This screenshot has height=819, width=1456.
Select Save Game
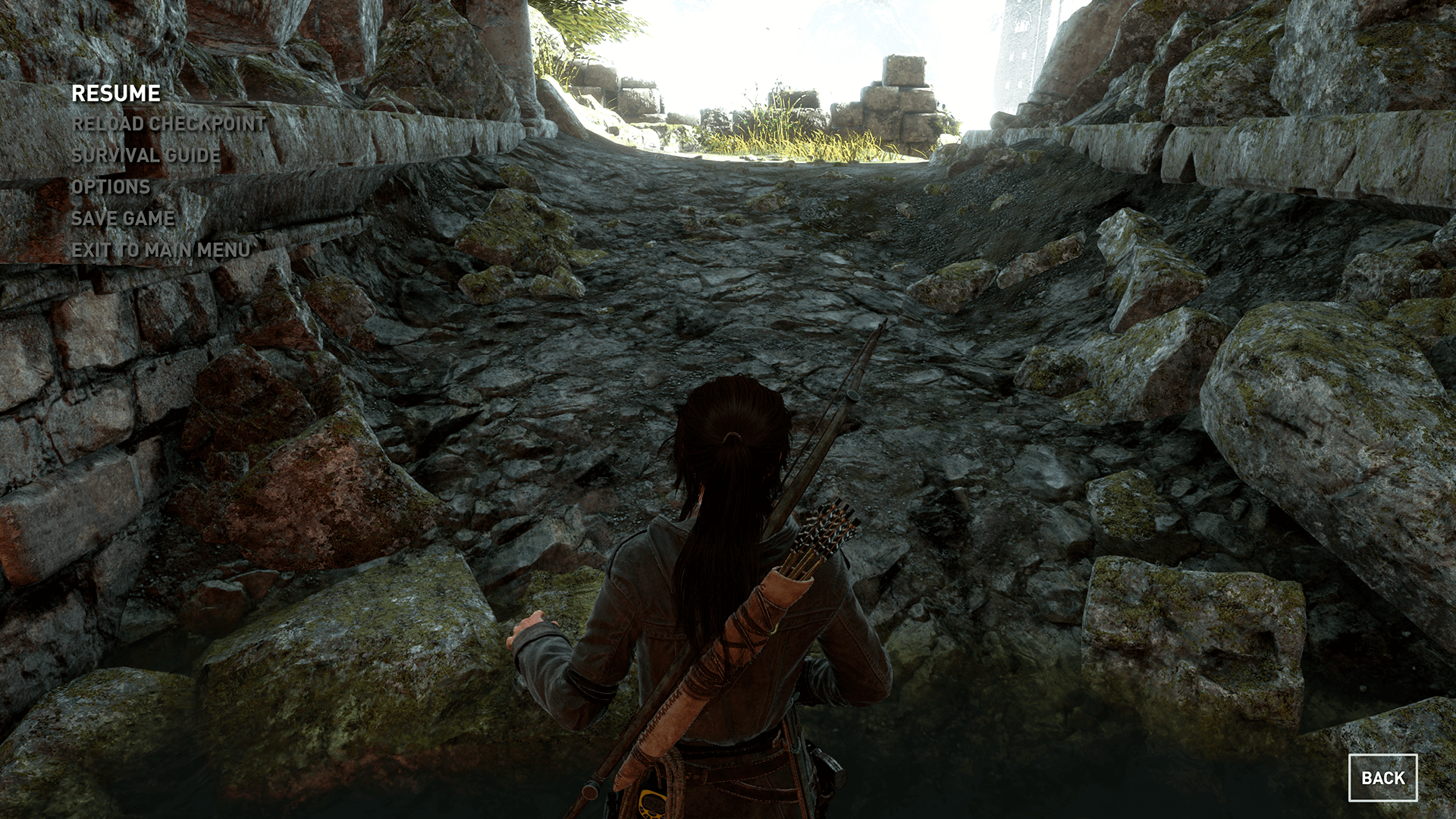123,218
